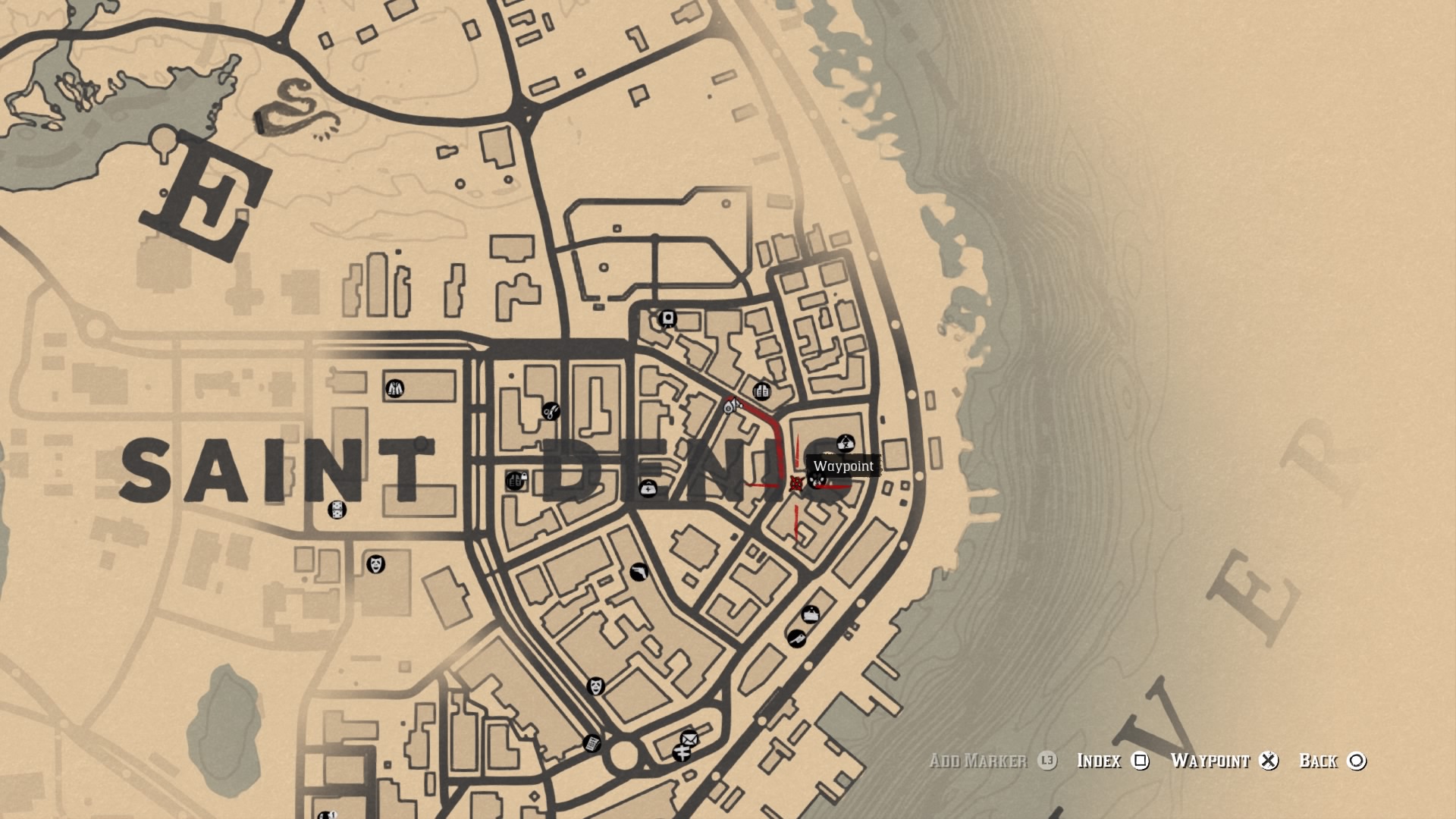Click the theater mask icon in southern district

click(x=595, y=686)
